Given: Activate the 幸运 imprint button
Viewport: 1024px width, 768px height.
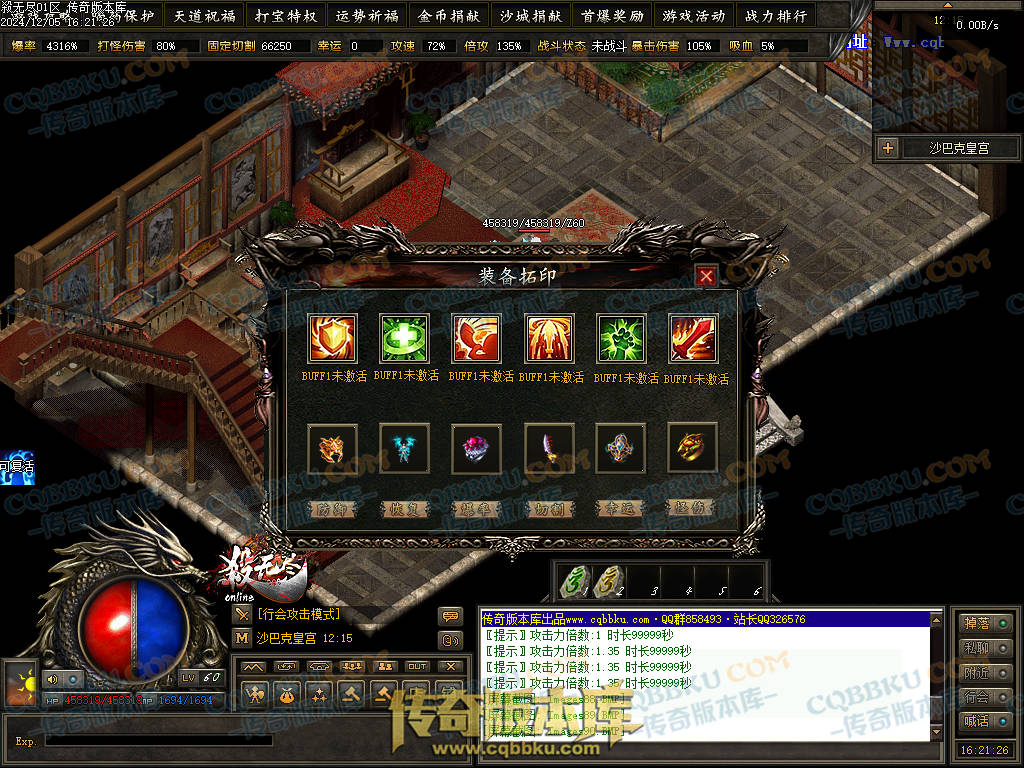Looking at the screenshot, I should click(x=621, y=508).
